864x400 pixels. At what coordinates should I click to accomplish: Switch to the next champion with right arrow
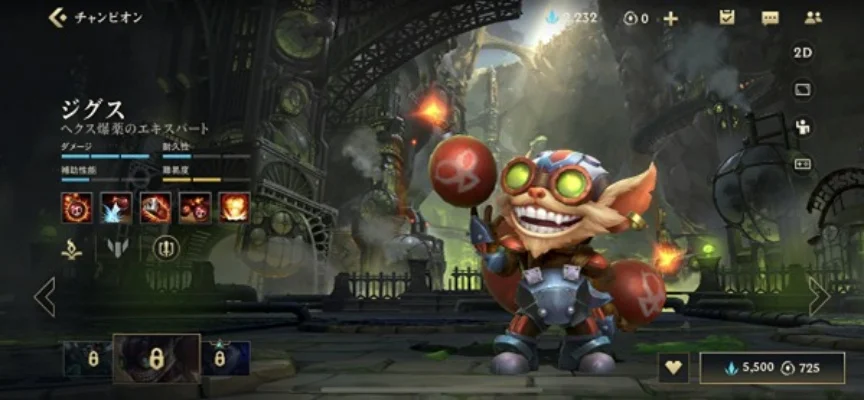[x=819, y=296]
